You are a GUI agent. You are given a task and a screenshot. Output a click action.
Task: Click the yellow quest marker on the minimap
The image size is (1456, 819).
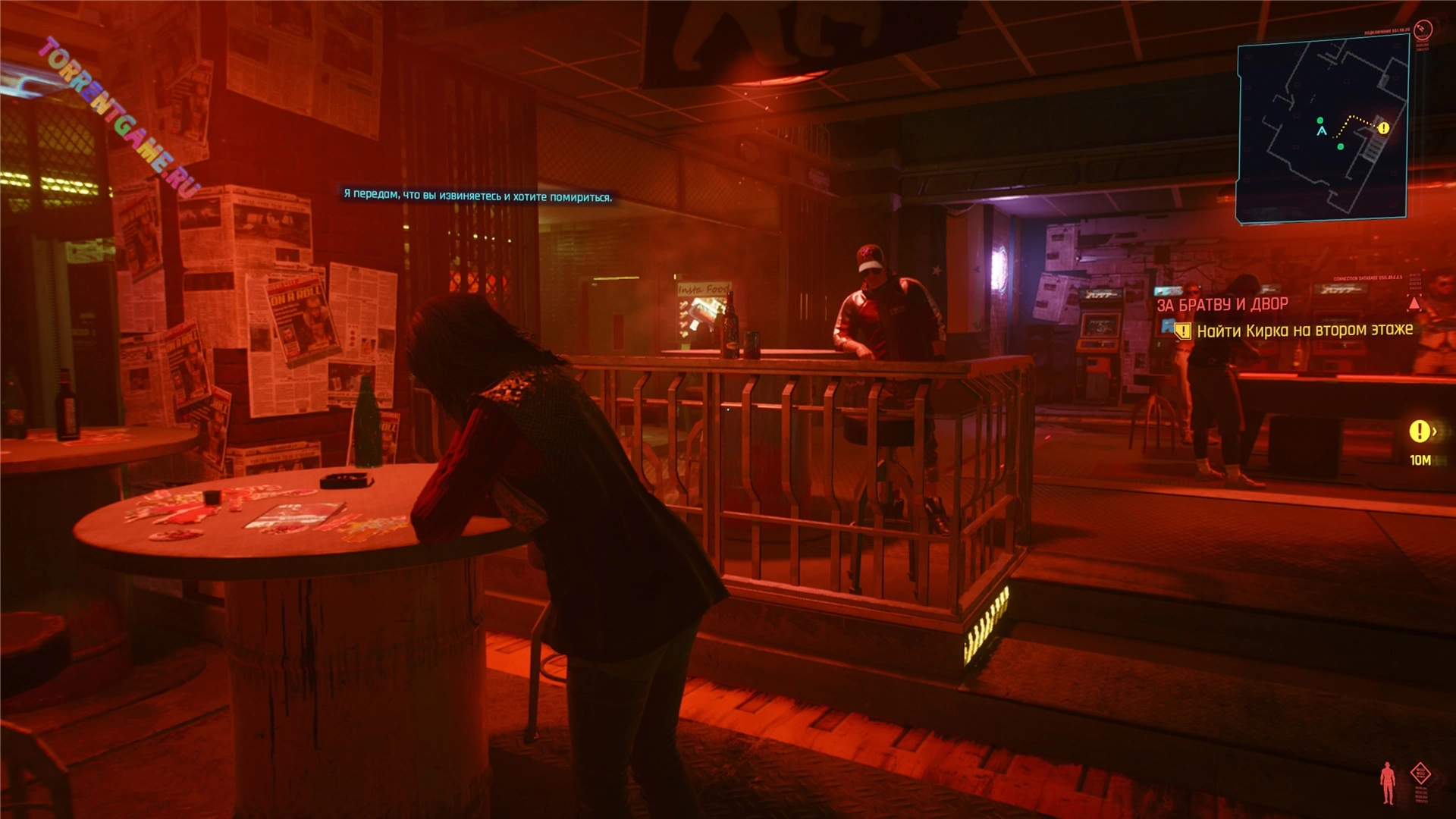(1383, 128)
